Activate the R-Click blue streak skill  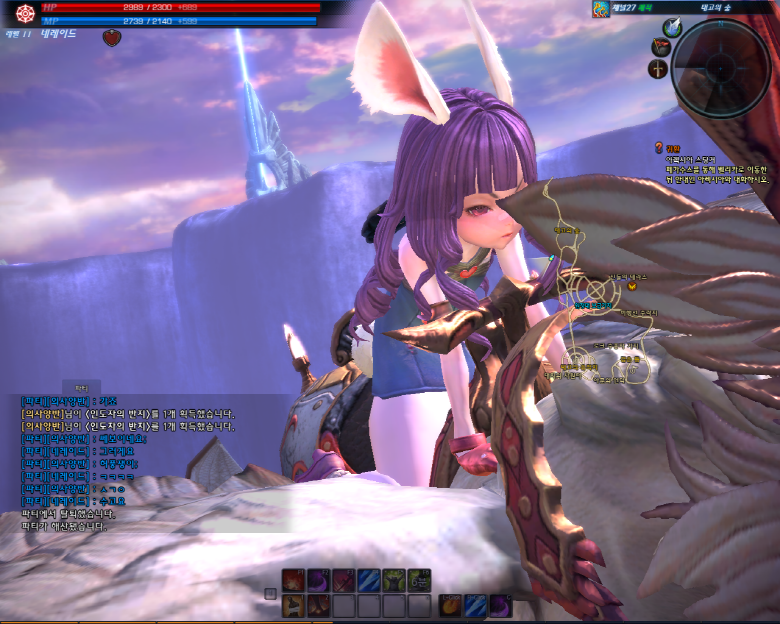point(475,605)
